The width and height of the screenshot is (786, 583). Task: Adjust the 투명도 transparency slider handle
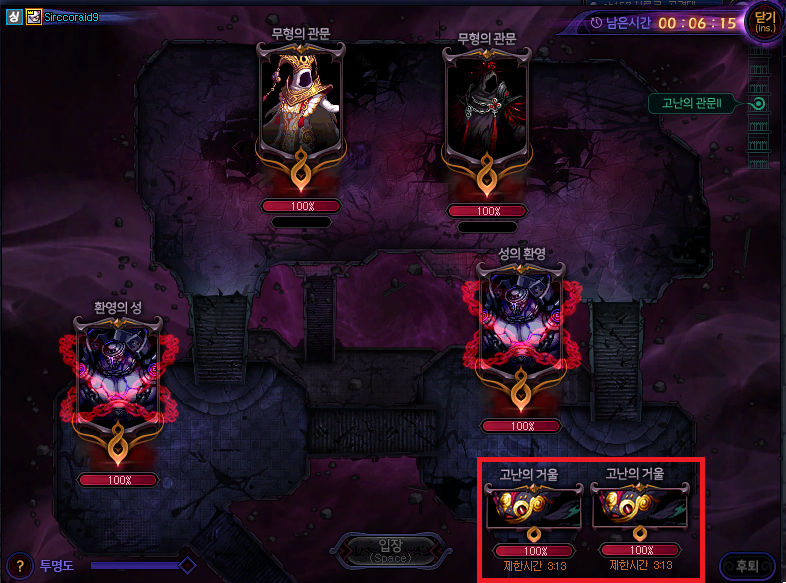click(186, 565)
